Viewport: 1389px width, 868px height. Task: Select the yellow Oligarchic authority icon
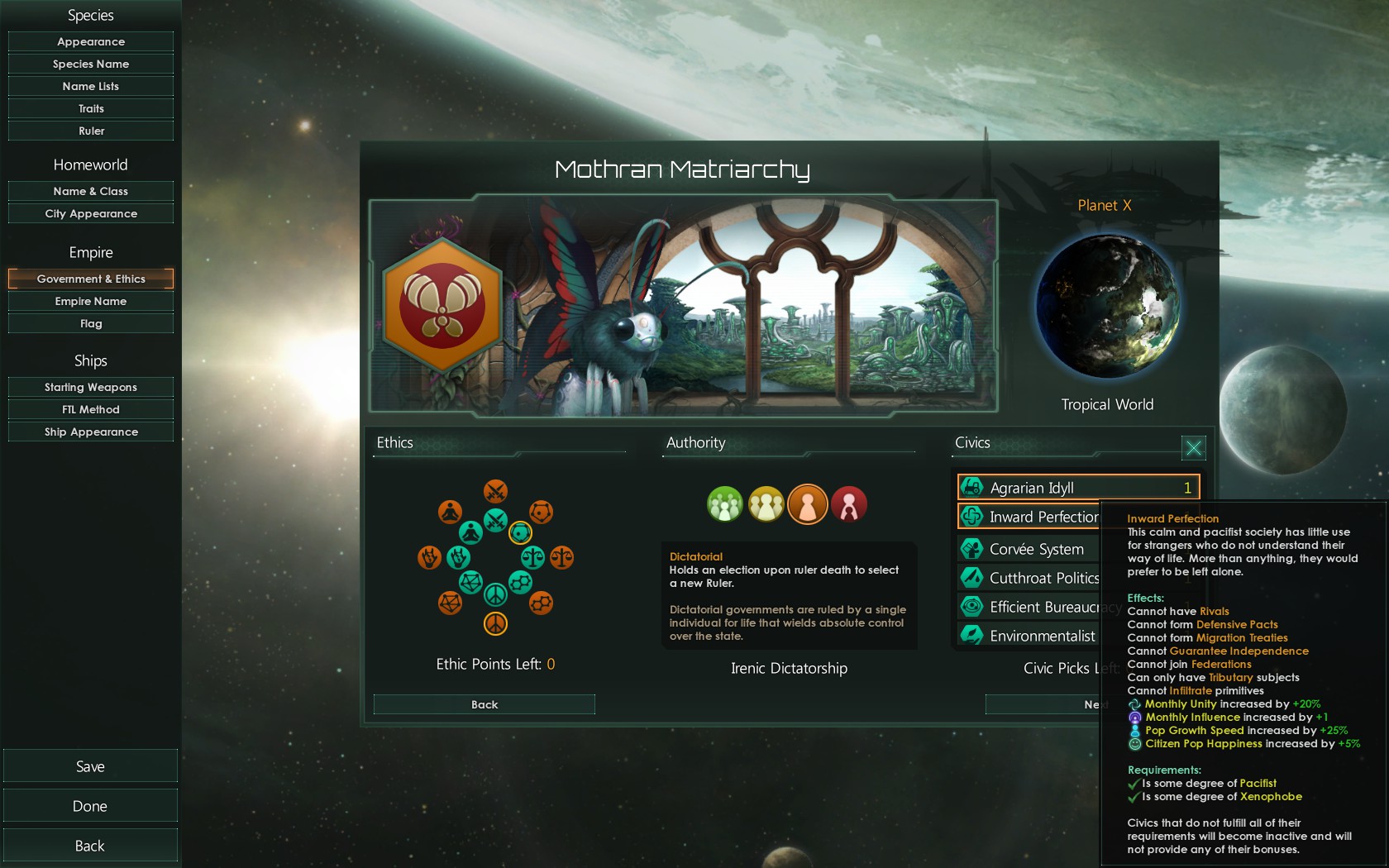[766, 504]
